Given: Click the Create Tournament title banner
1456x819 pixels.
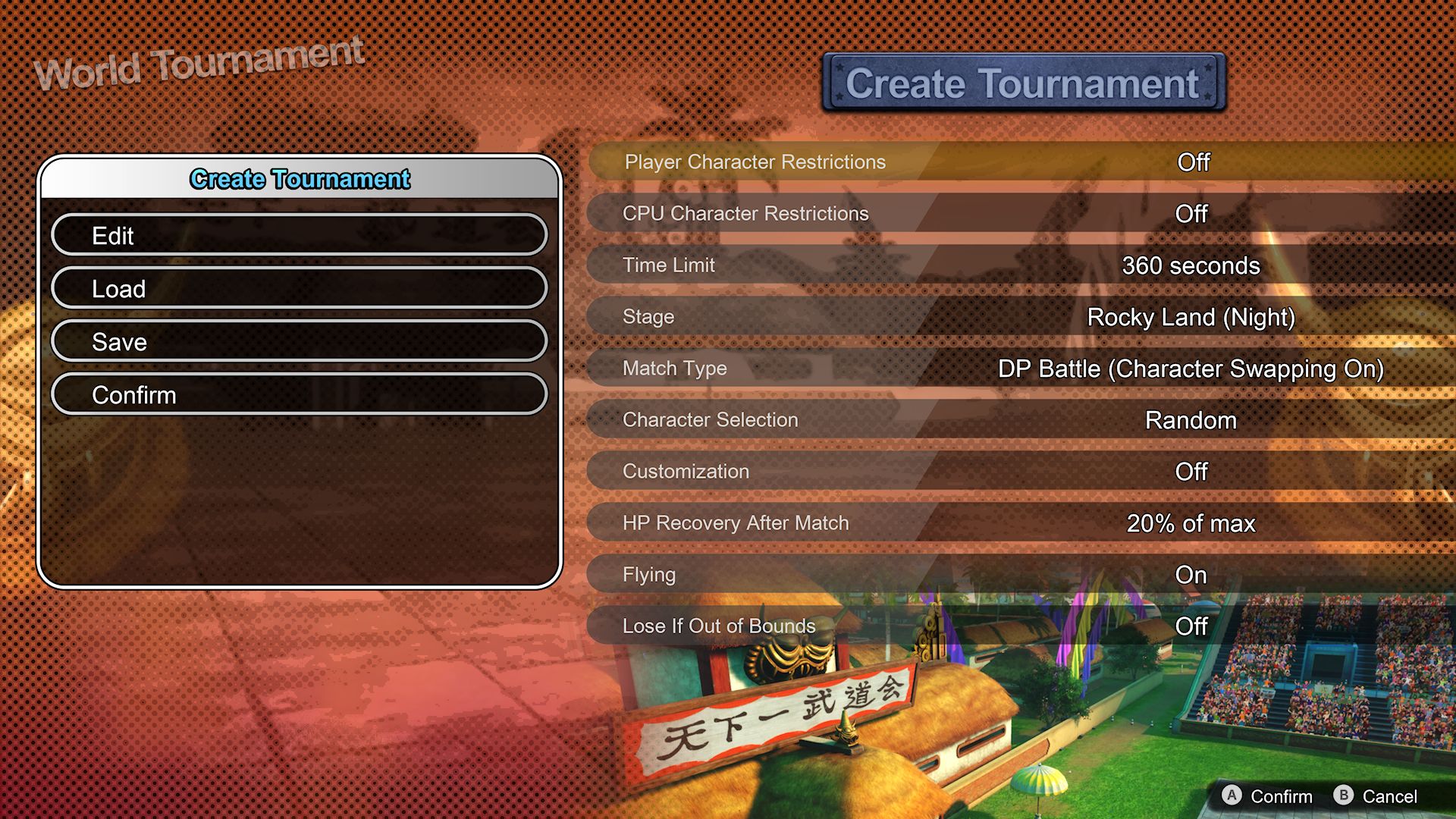Looking at the screenshot, I should coord(1022,83).
